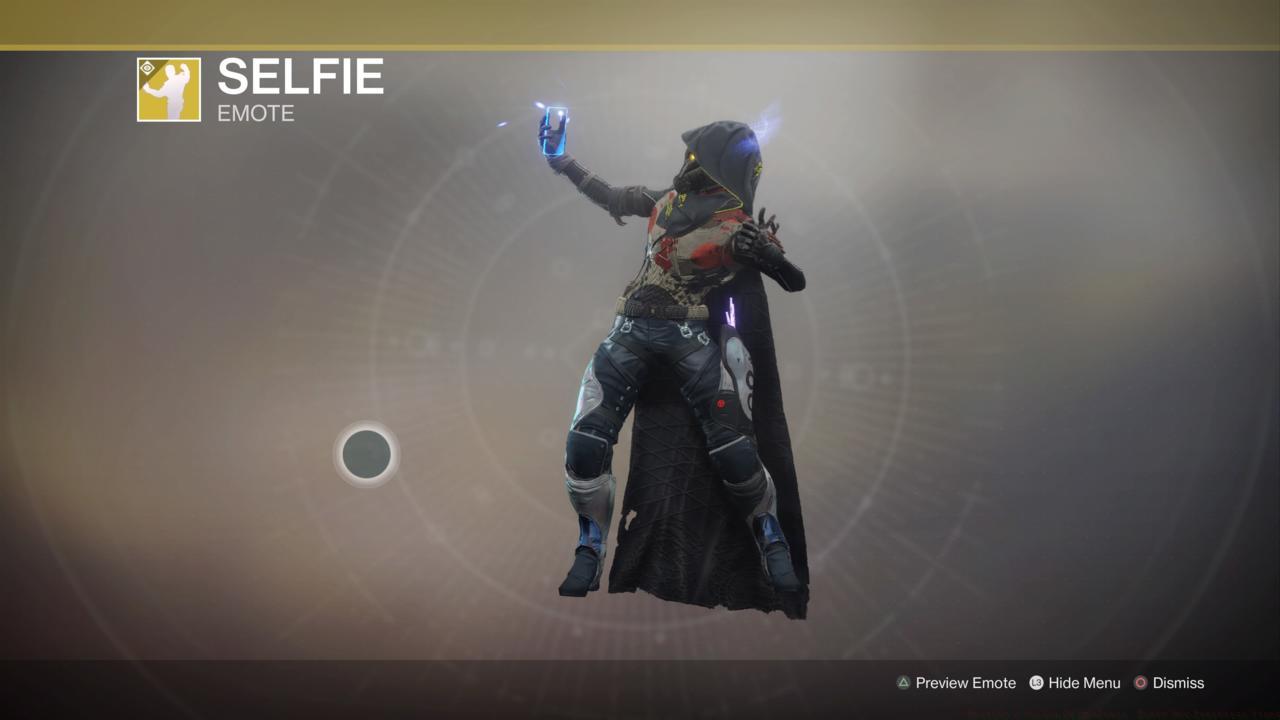Select the triangle button icon beside Preview Emote
1280x720 pixels.
tap(903, 683)
